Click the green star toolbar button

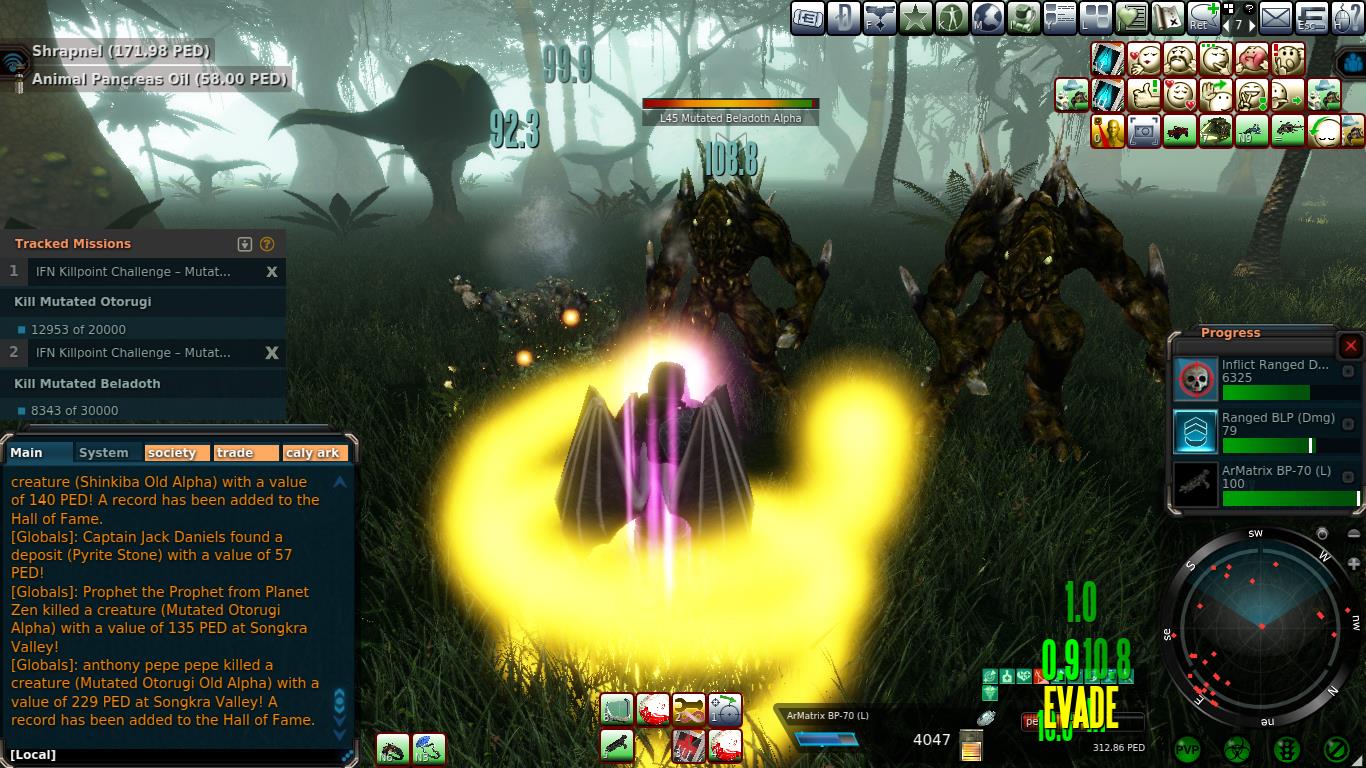[915, 17]
